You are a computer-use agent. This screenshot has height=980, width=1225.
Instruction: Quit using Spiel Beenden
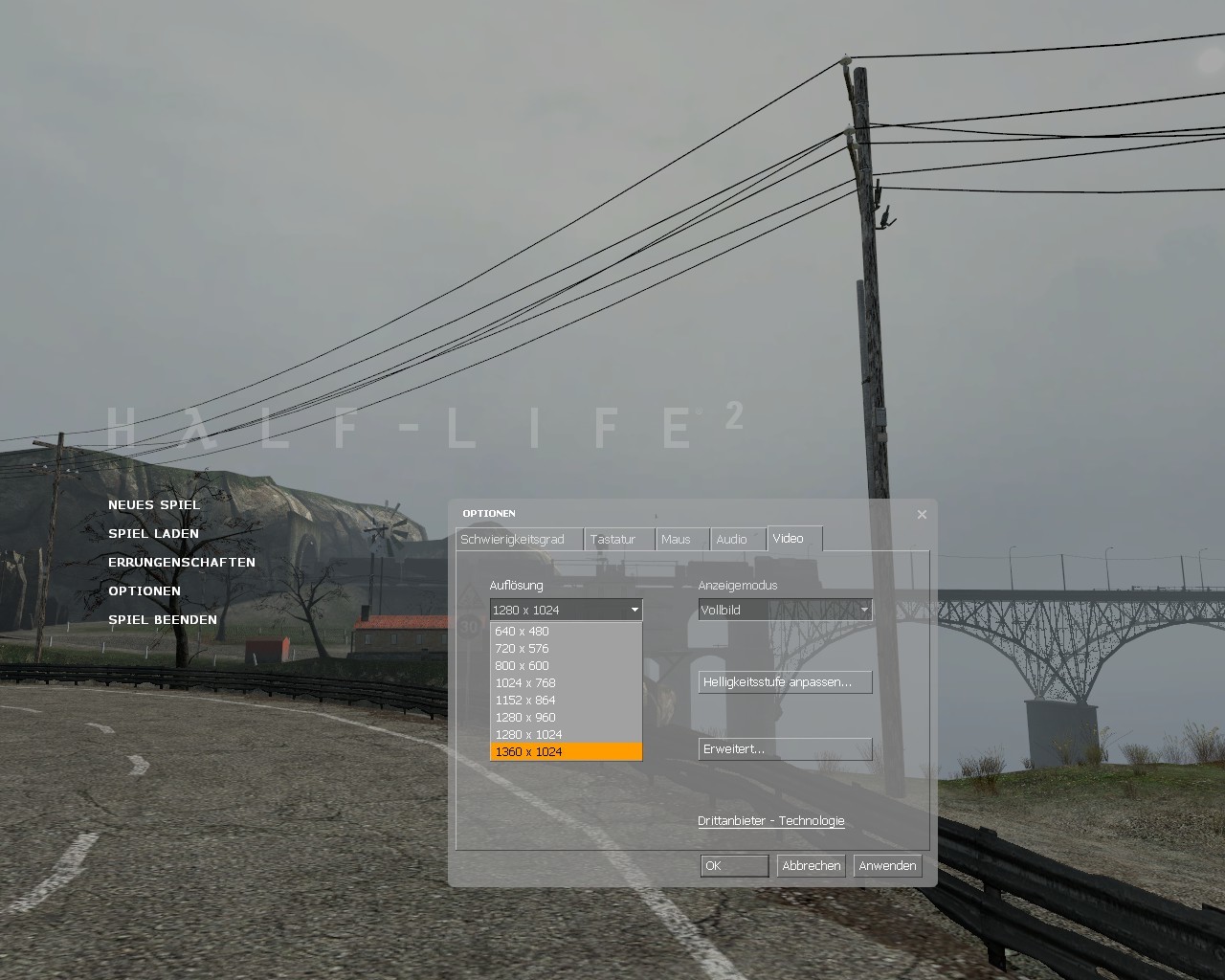coord(163,619)
